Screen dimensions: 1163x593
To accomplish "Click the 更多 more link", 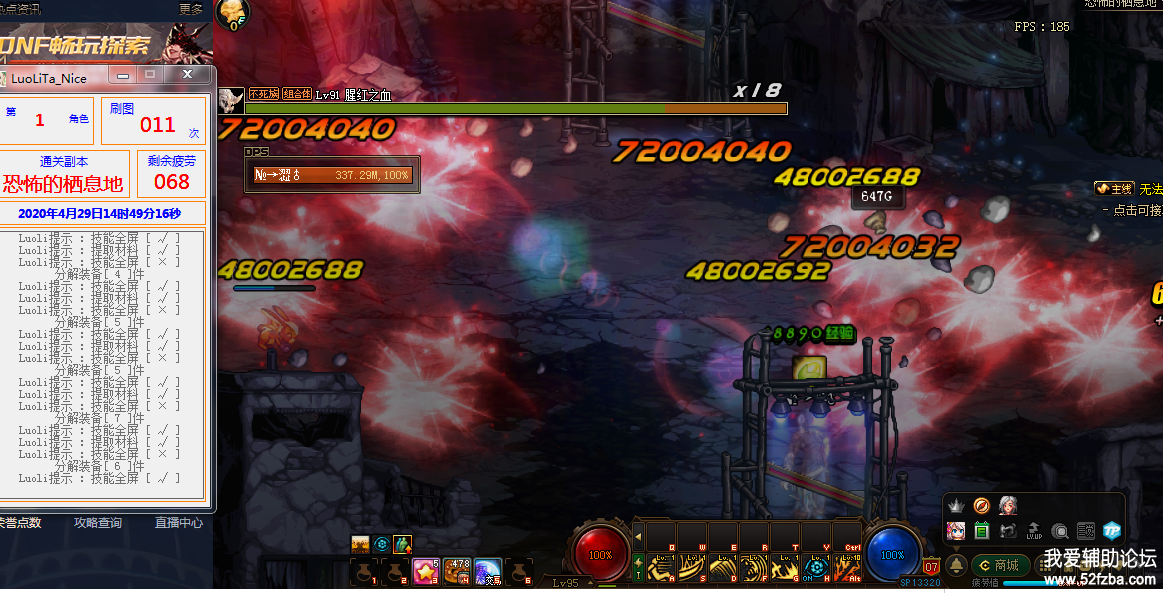I will pyautogui.click(x=191, y=9).
